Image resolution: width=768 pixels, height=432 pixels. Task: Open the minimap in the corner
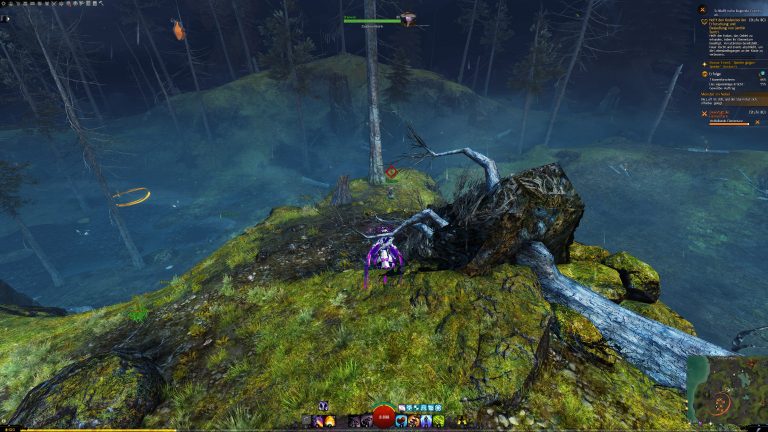(x=726, y=392)
